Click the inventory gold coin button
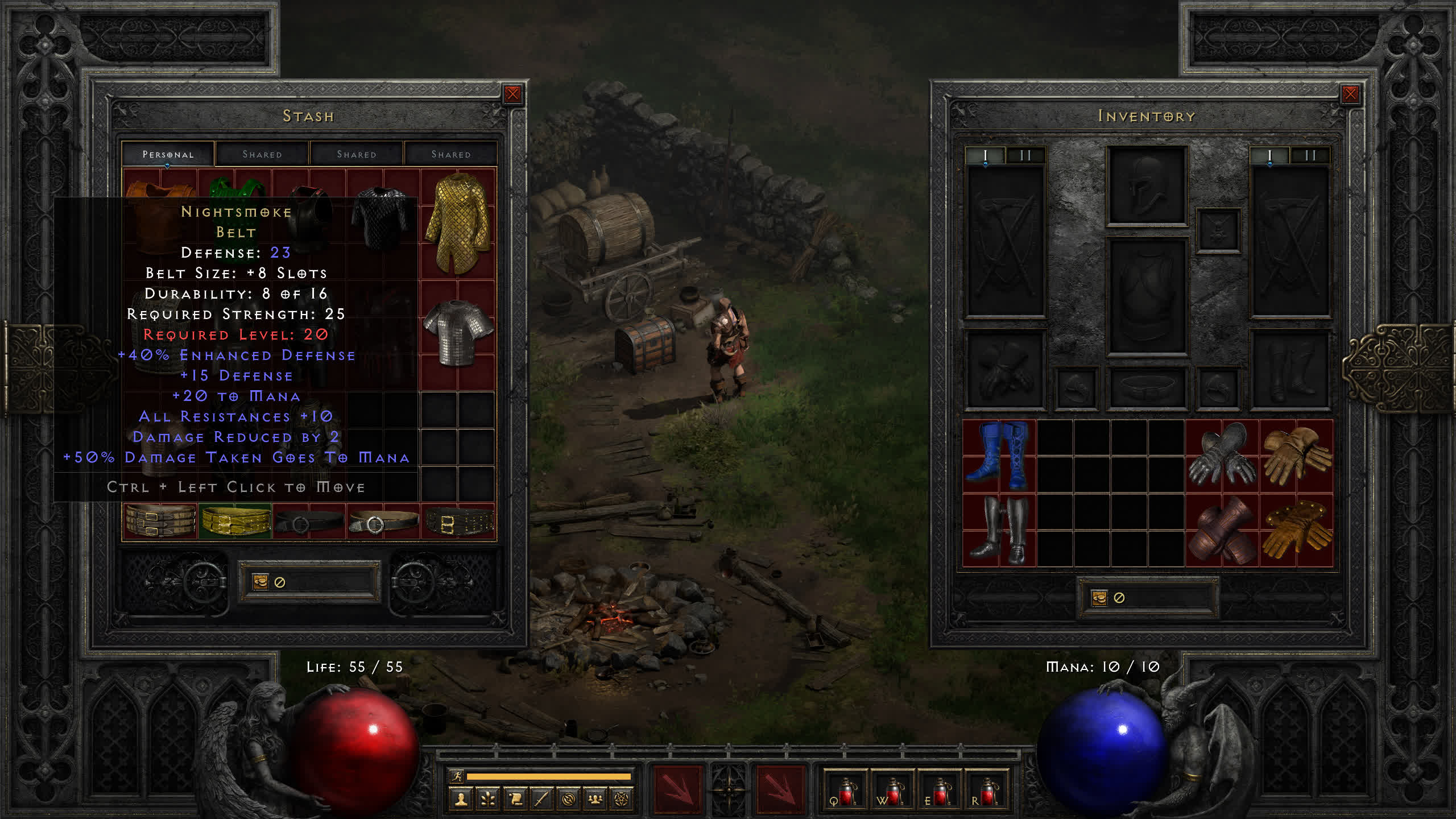This screenshot has width=1456, height=819. (1099, 598)
